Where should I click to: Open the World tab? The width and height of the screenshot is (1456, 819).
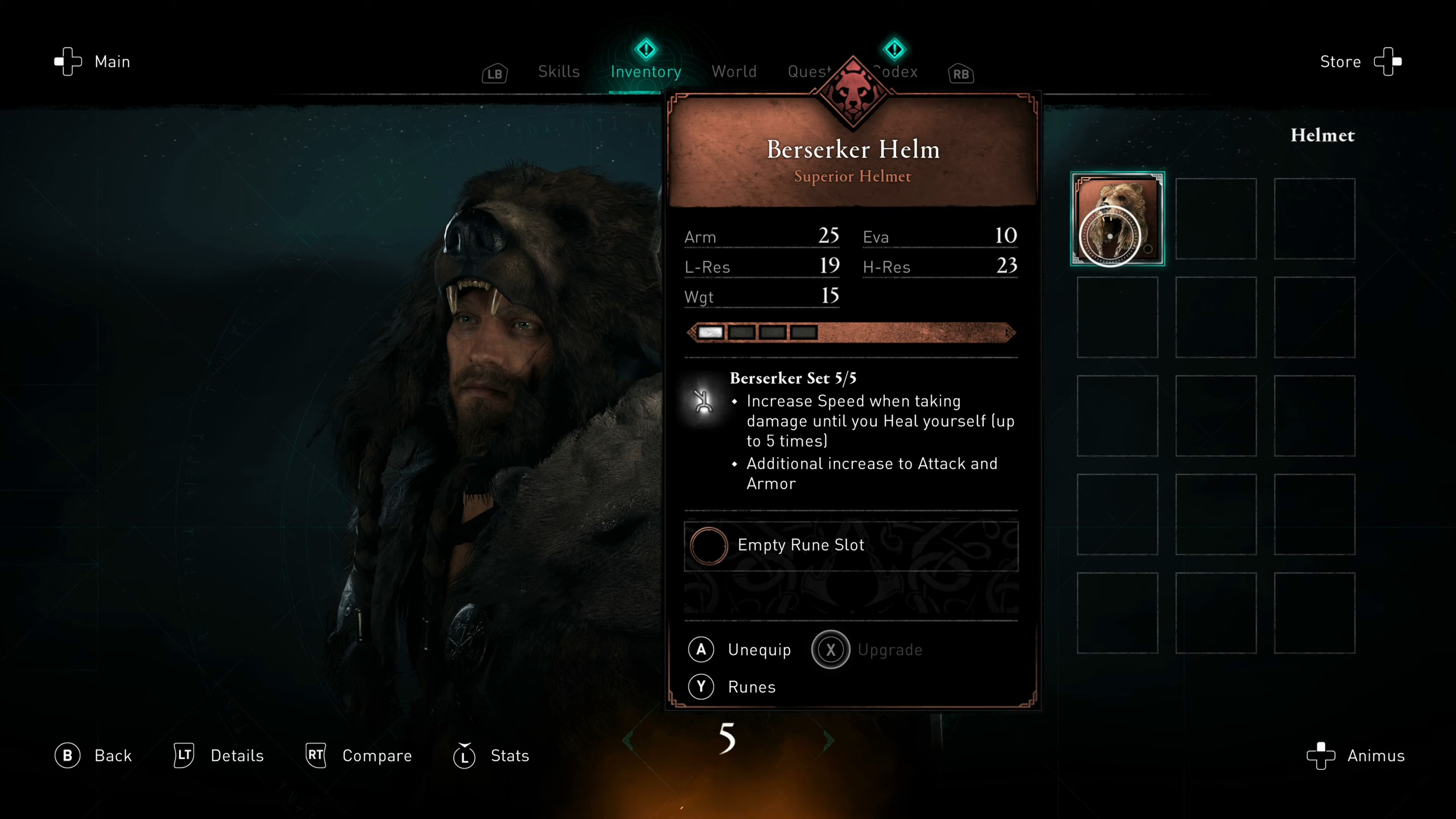click(x=734, y=72)
